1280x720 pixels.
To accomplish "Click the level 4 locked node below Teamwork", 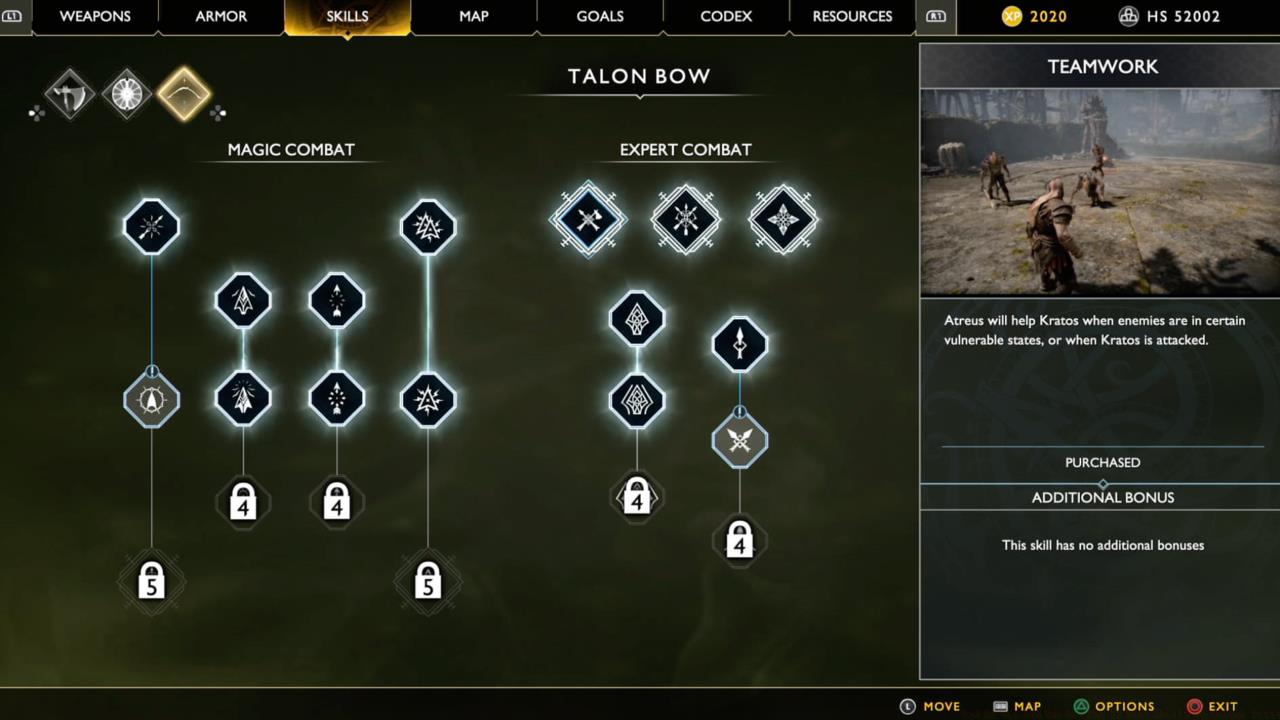I will [x=739, y=540].
